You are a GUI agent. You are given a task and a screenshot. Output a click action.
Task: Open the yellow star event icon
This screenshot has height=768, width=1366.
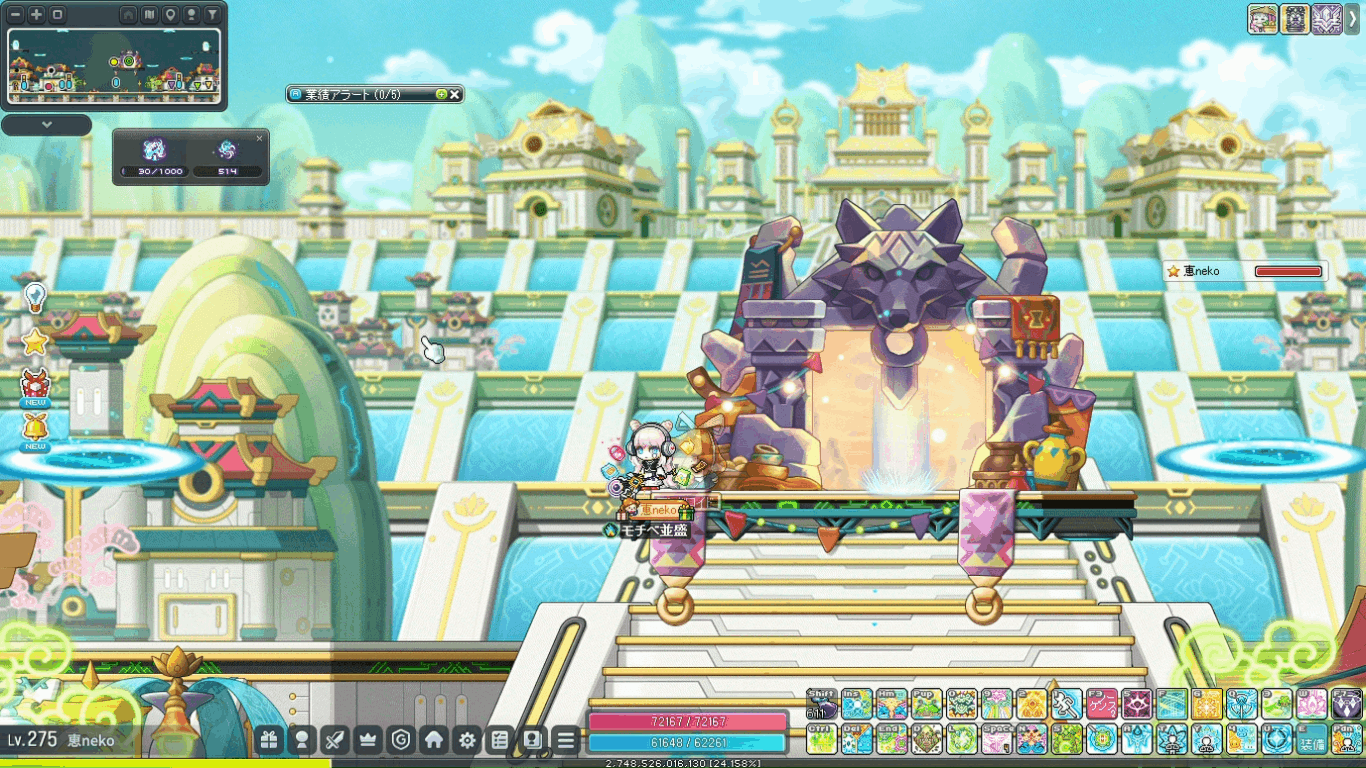click(x=35, y=342)
